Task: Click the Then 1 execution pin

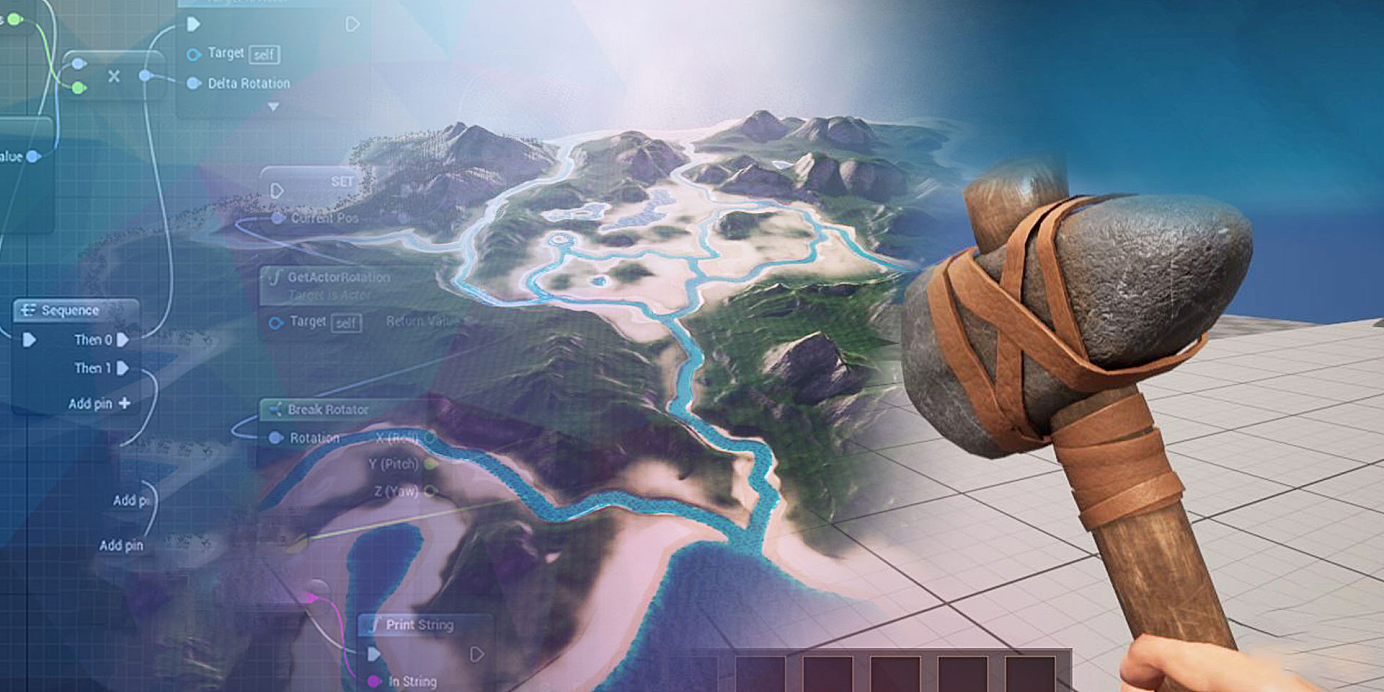Action: [x=123, y=368]
